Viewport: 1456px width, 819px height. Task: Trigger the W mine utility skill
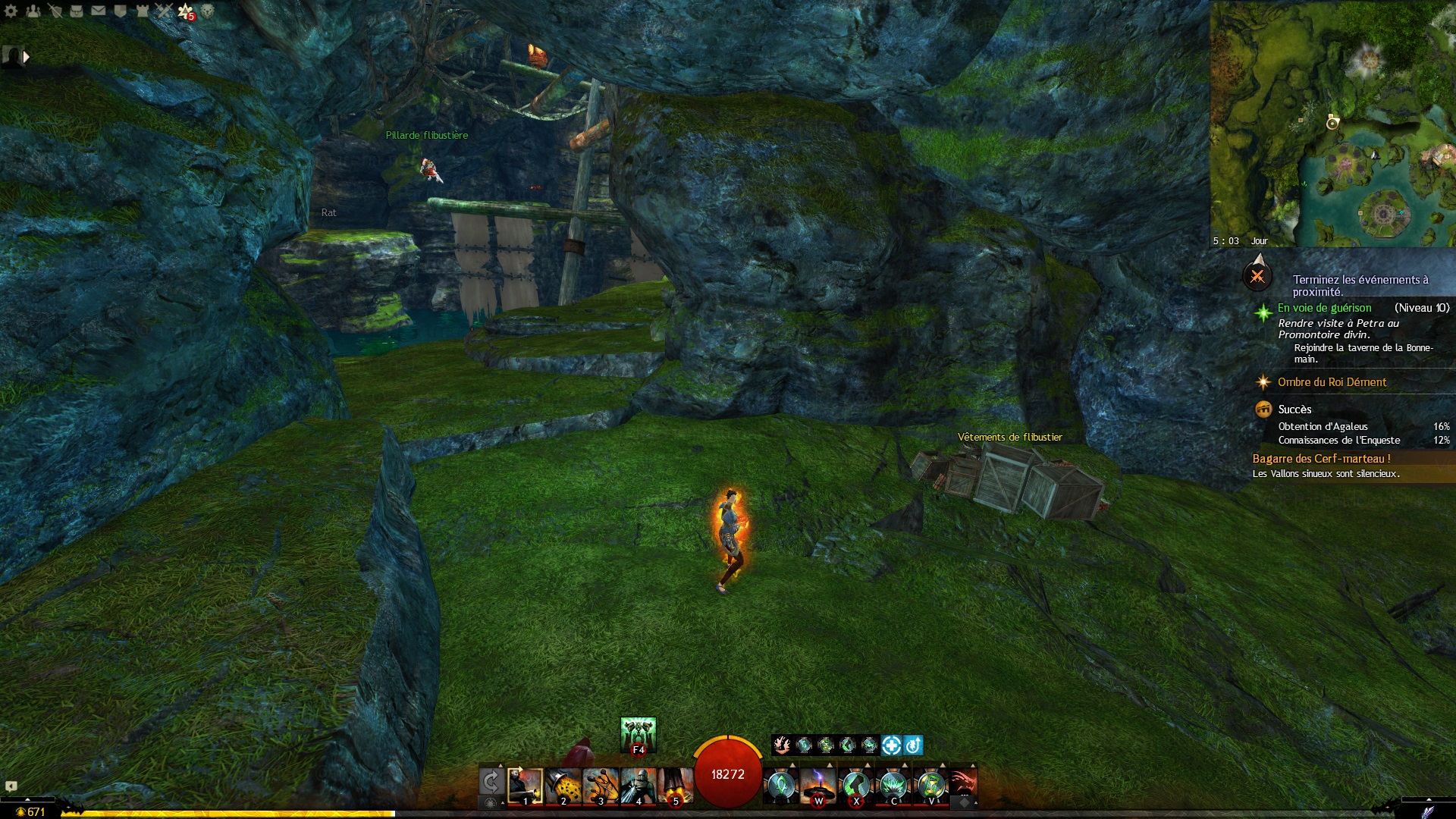click(818, 786)
